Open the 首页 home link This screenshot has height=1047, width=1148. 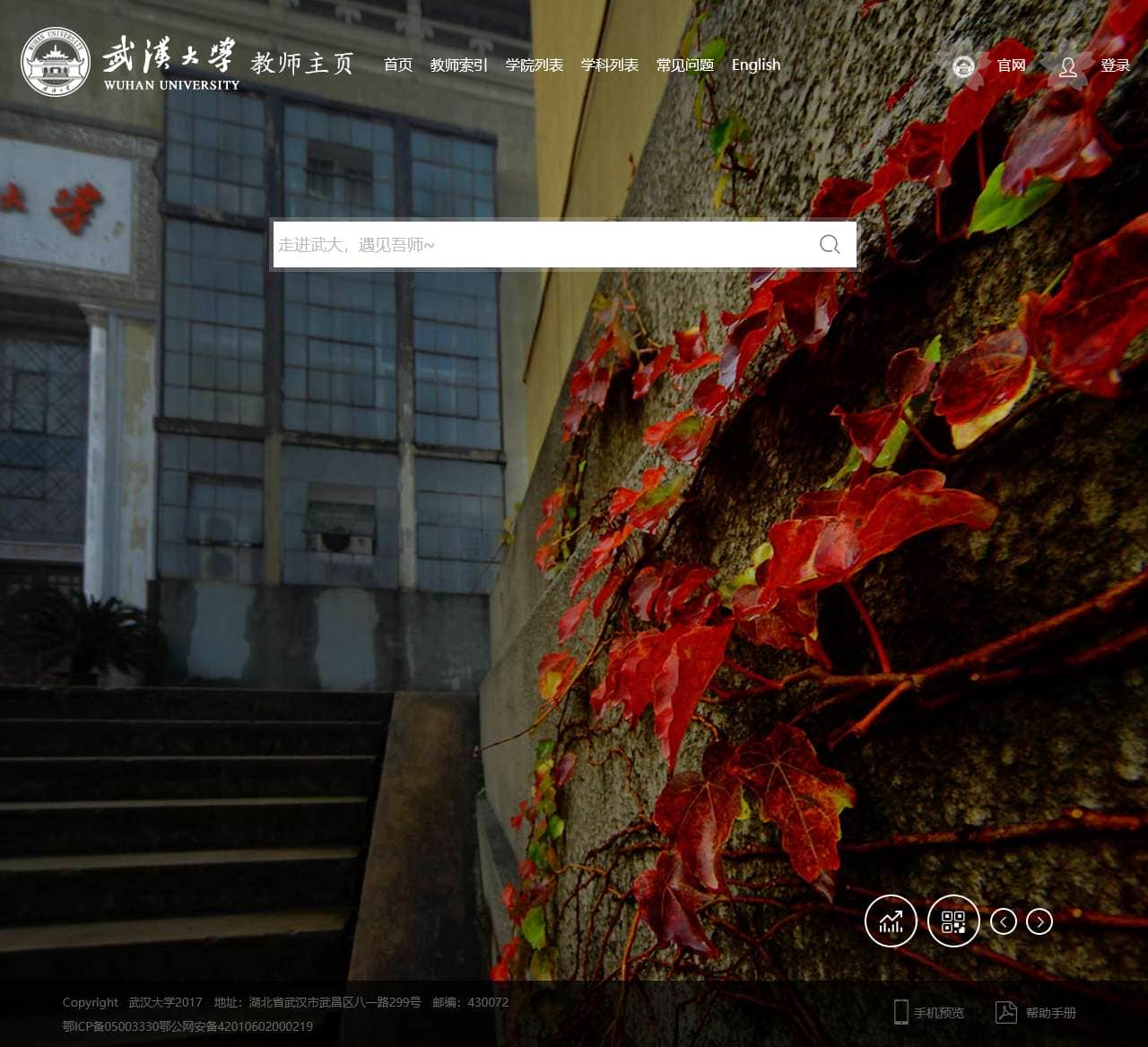tap(398, 65)
